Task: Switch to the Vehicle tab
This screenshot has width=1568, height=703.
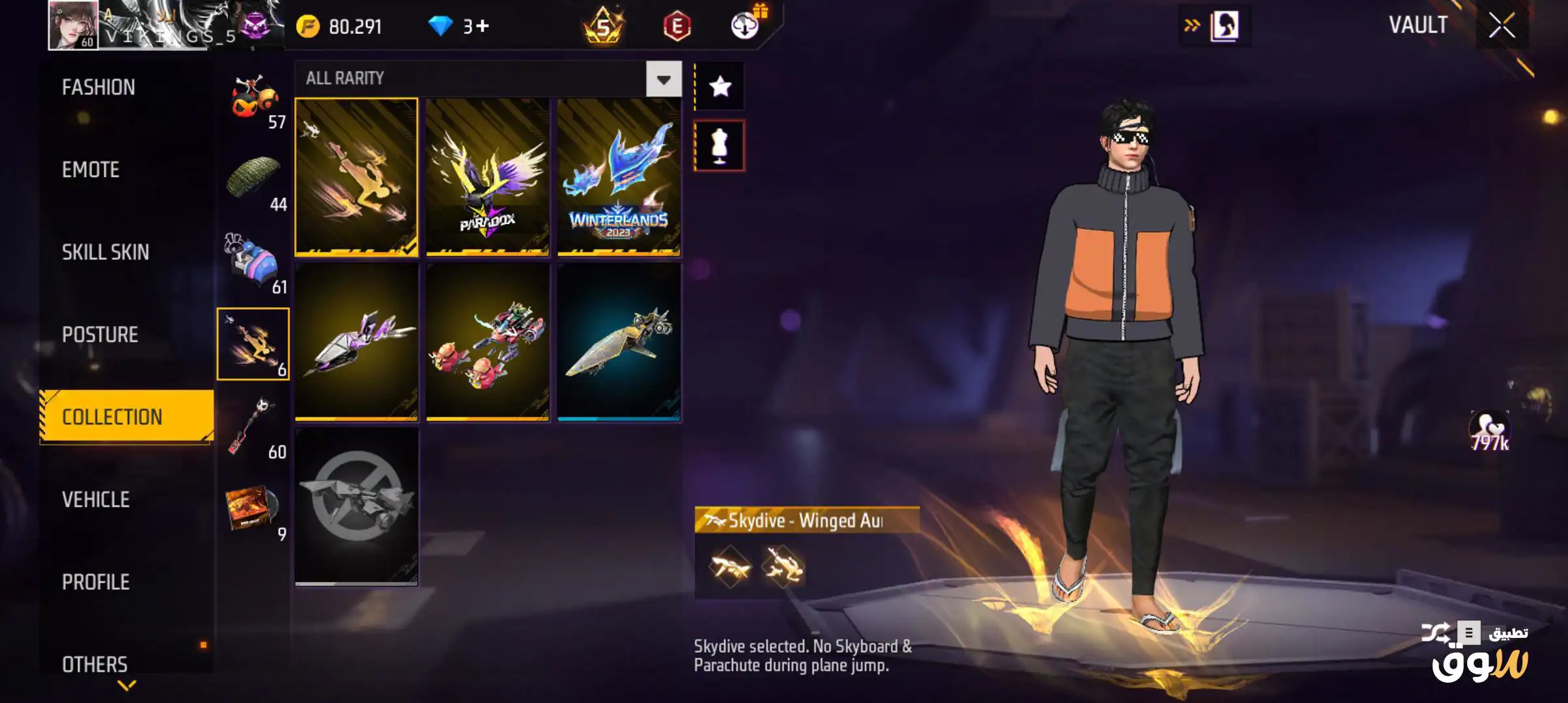Action: (96, 499)
